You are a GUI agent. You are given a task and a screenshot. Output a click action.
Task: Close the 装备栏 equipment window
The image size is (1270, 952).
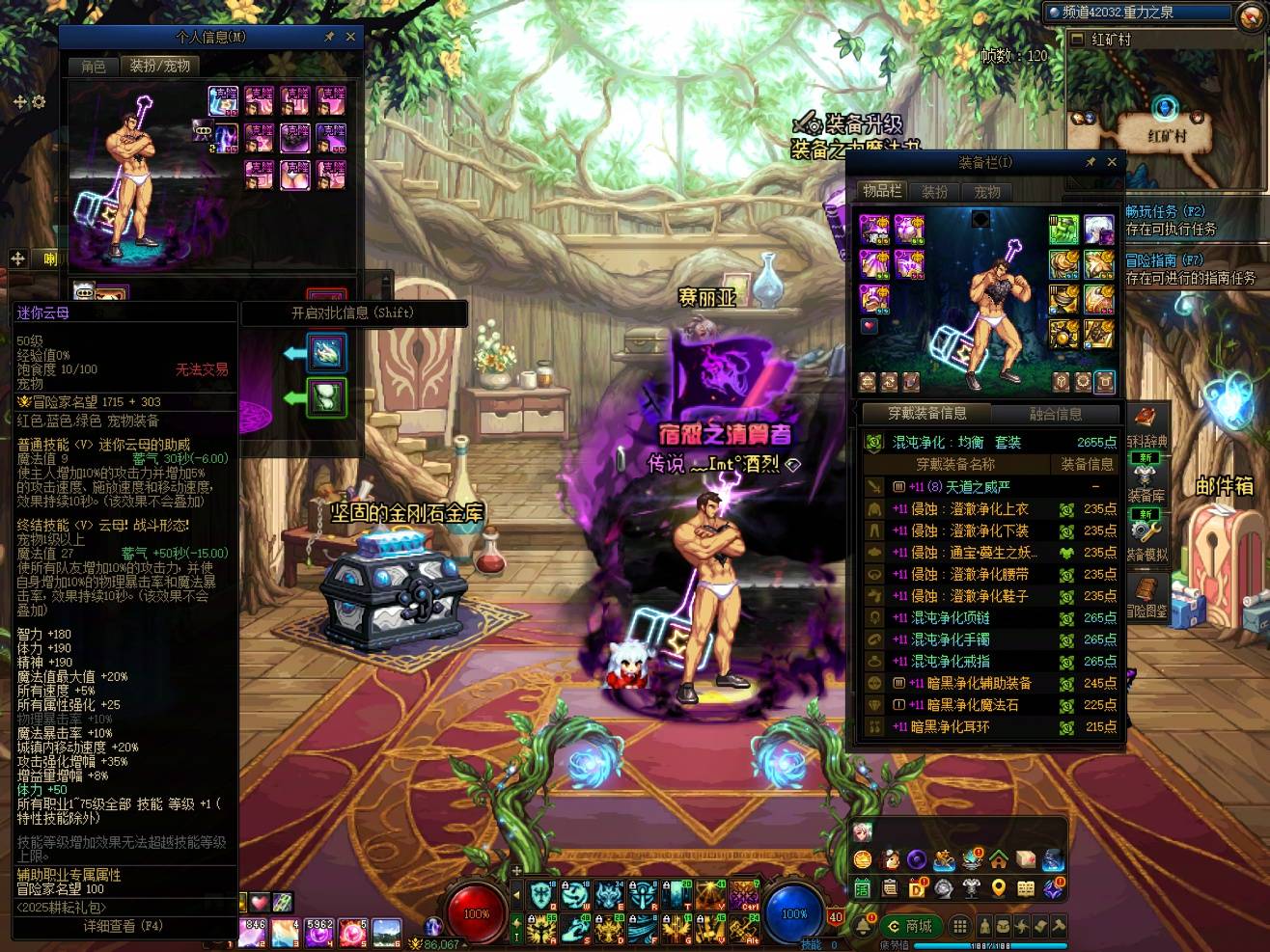[x=1112, y=162]
